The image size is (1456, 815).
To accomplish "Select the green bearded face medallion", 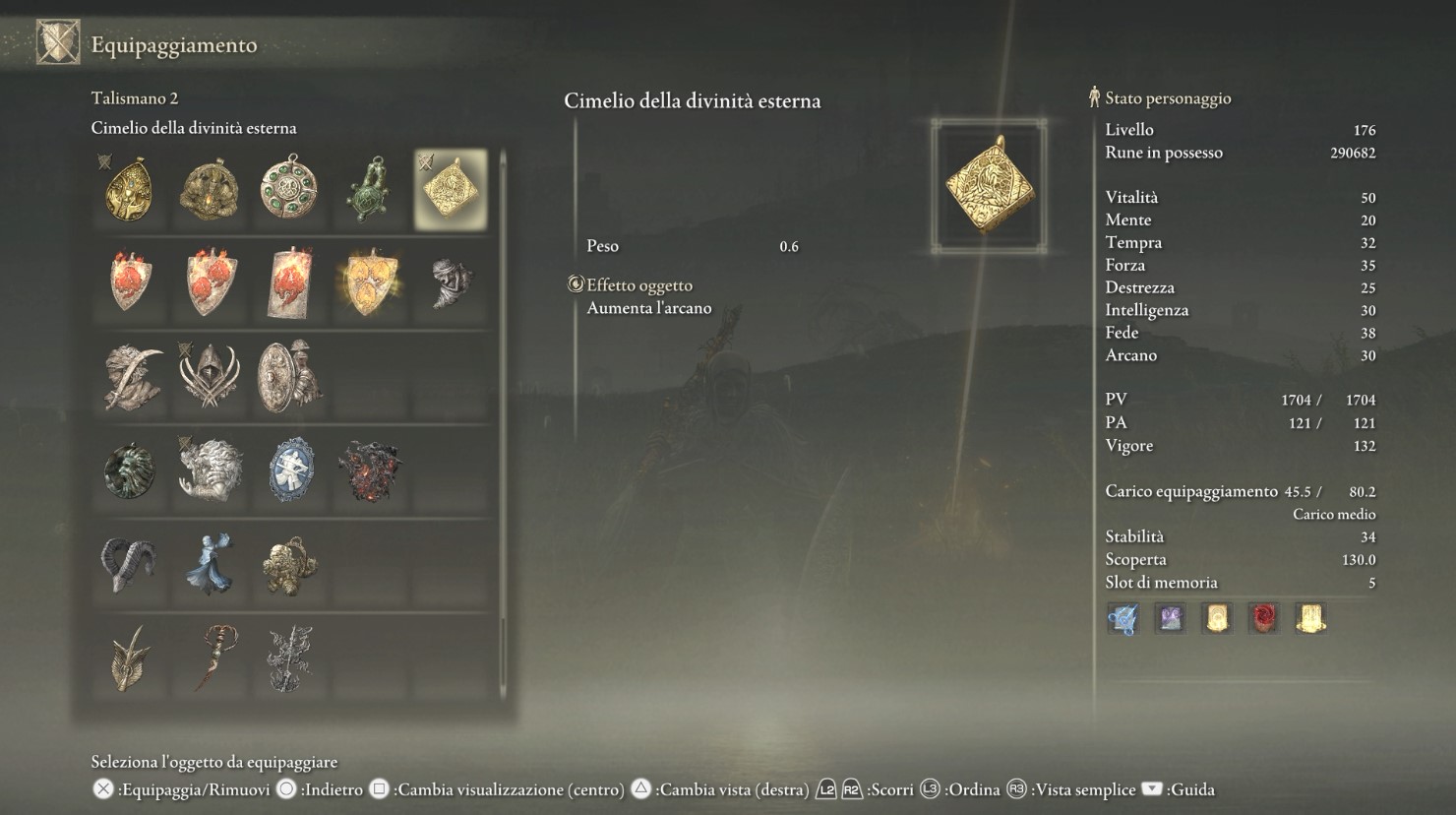I will (129, 470).
